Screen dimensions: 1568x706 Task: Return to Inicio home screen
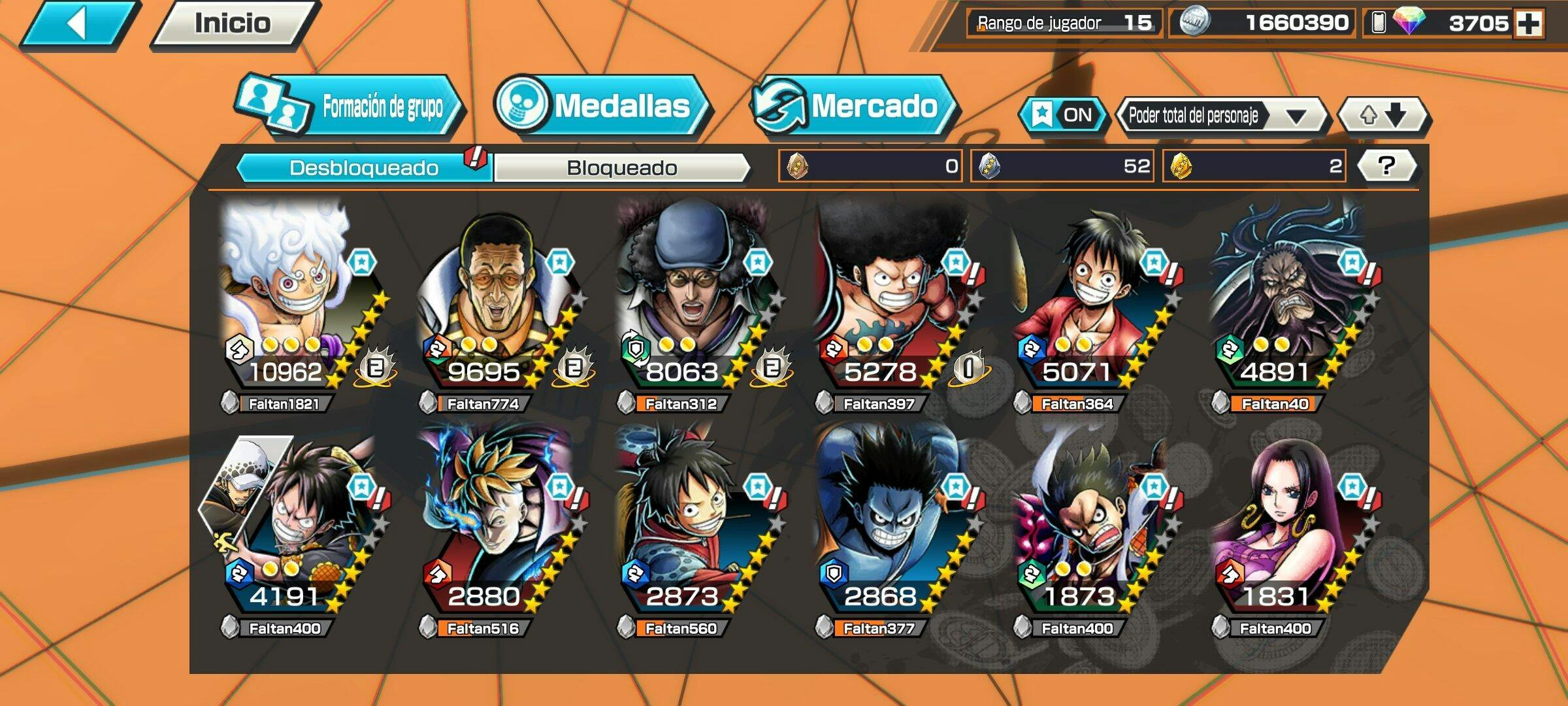[x=233, y=24]
